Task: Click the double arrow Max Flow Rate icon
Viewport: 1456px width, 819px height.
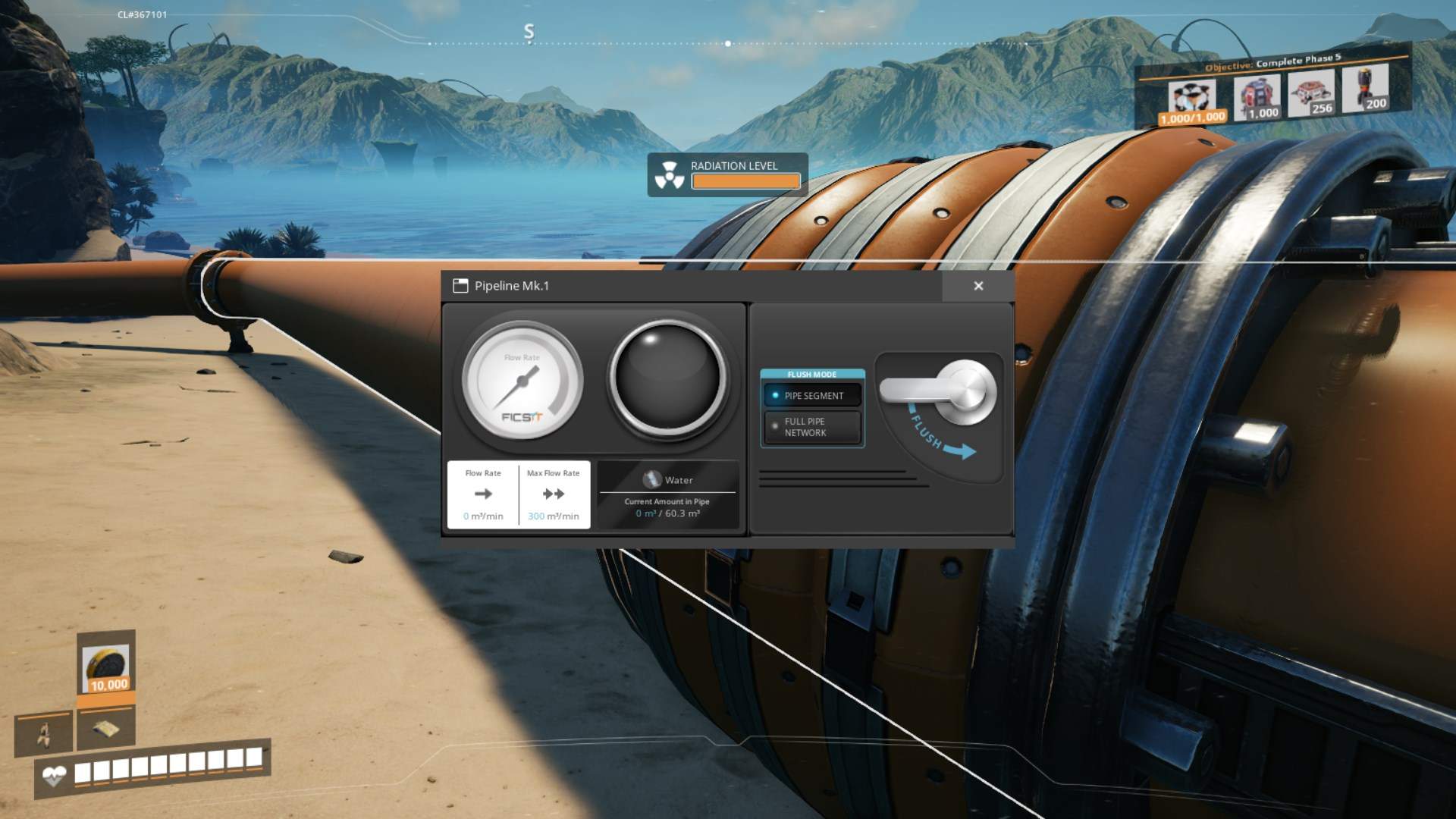Action: 554,494
